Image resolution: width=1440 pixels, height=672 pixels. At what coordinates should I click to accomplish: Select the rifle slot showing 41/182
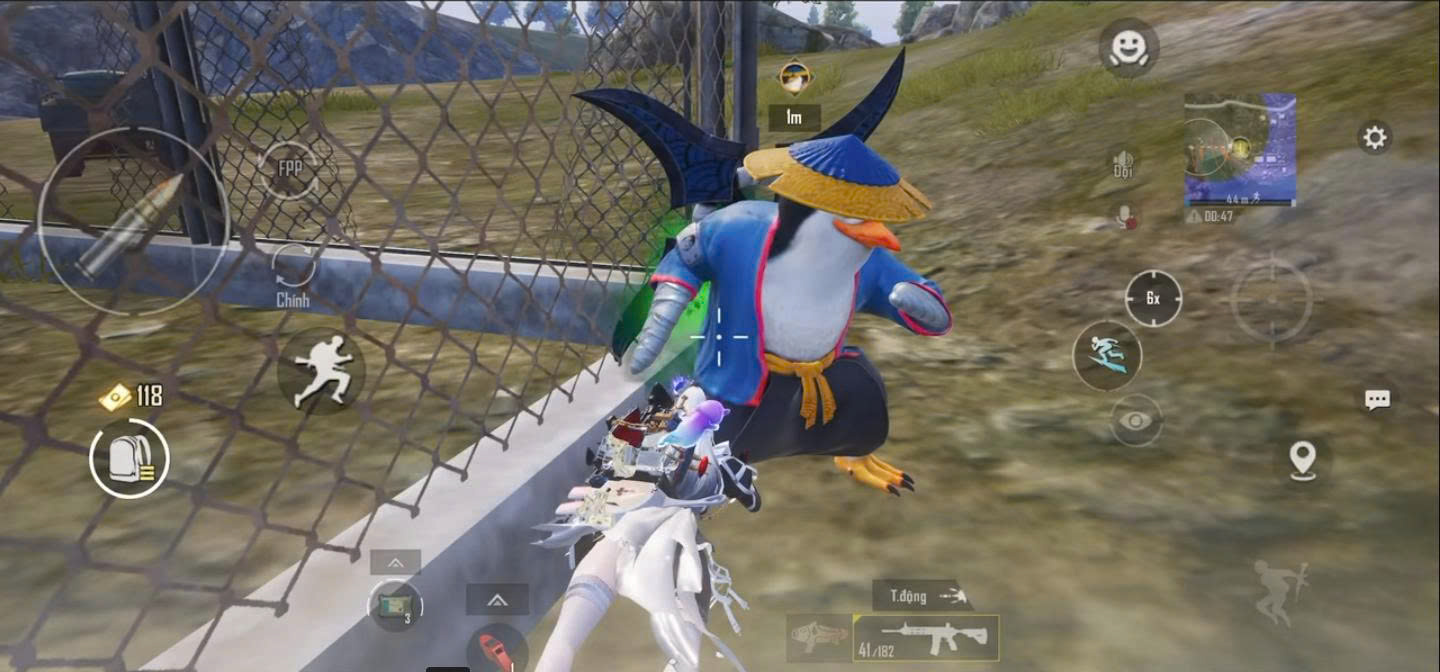click(926, 637)
